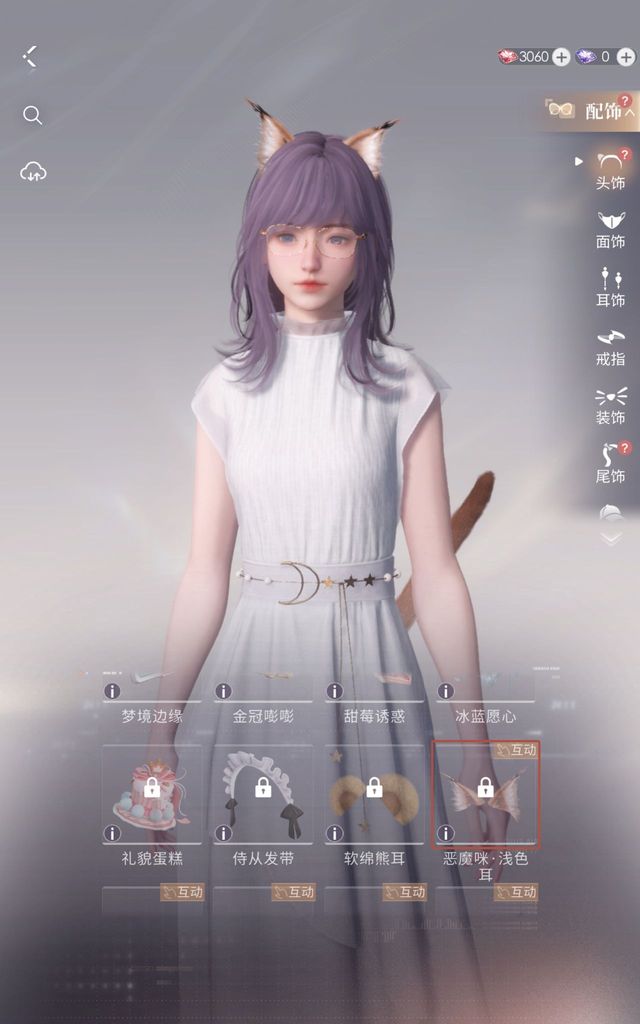
Task: Open the 尾饰 tail accessory tab
Action: tap(610, 463)
